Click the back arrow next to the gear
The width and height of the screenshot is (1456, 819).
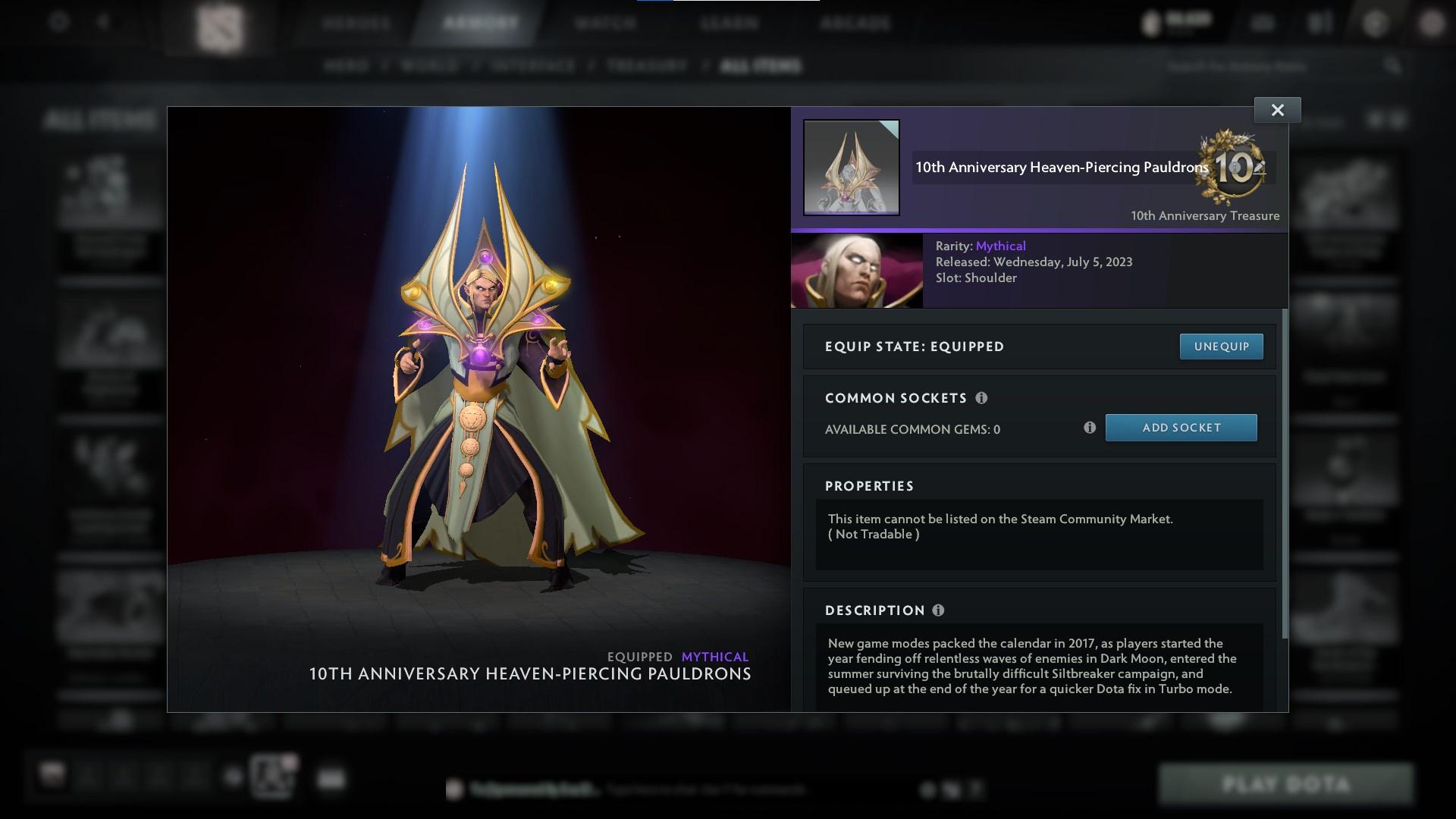pos(103,23)
